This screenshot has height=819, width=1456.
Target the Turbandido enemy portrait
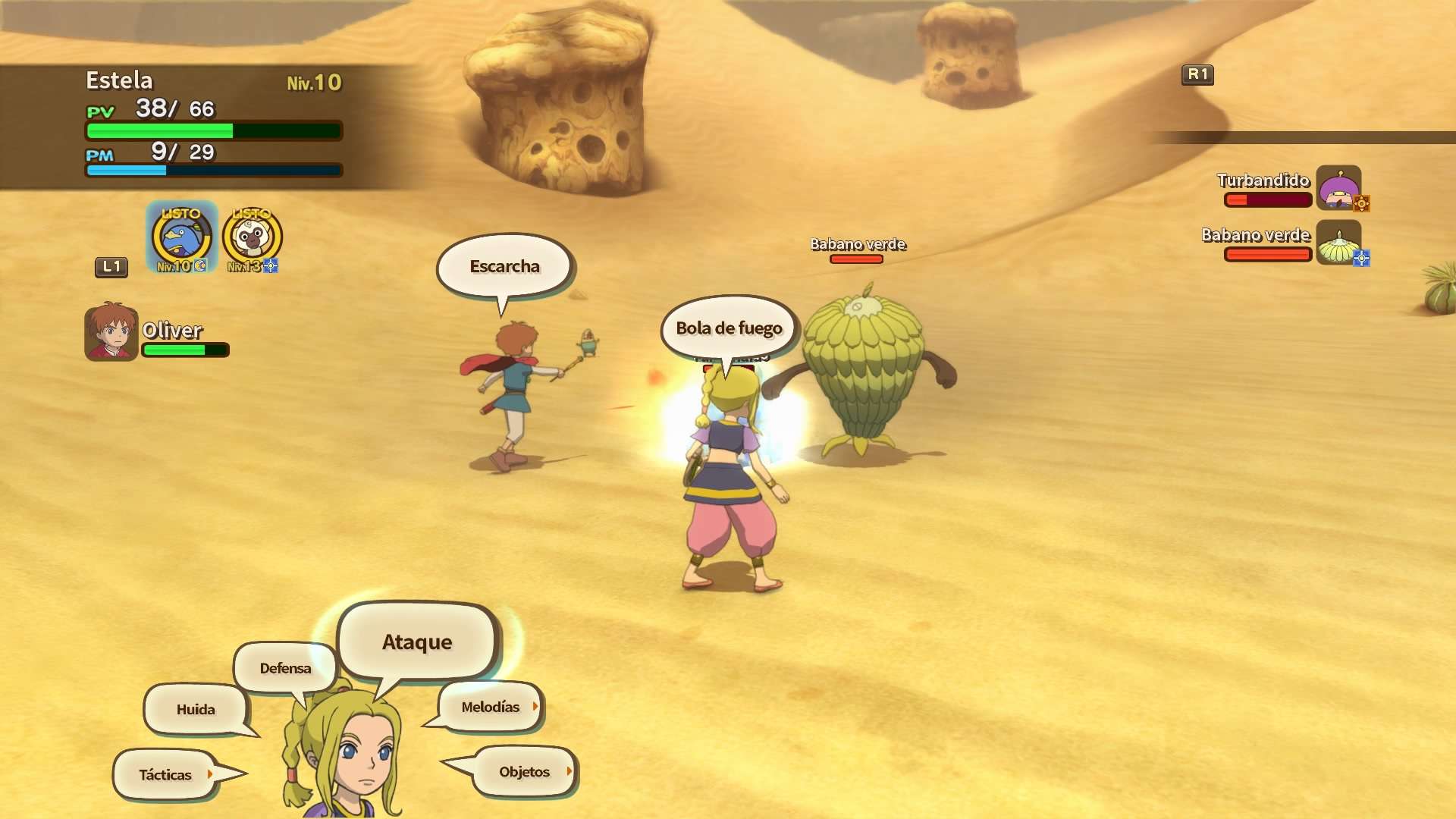[1338, 187]
